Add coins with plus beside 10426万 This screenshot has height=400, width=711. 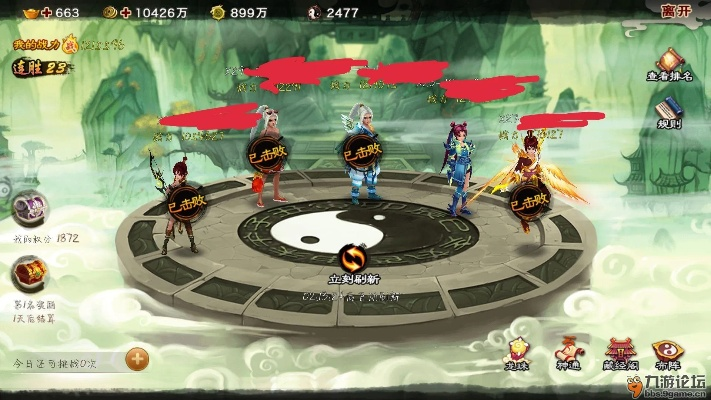click(124, 12)
